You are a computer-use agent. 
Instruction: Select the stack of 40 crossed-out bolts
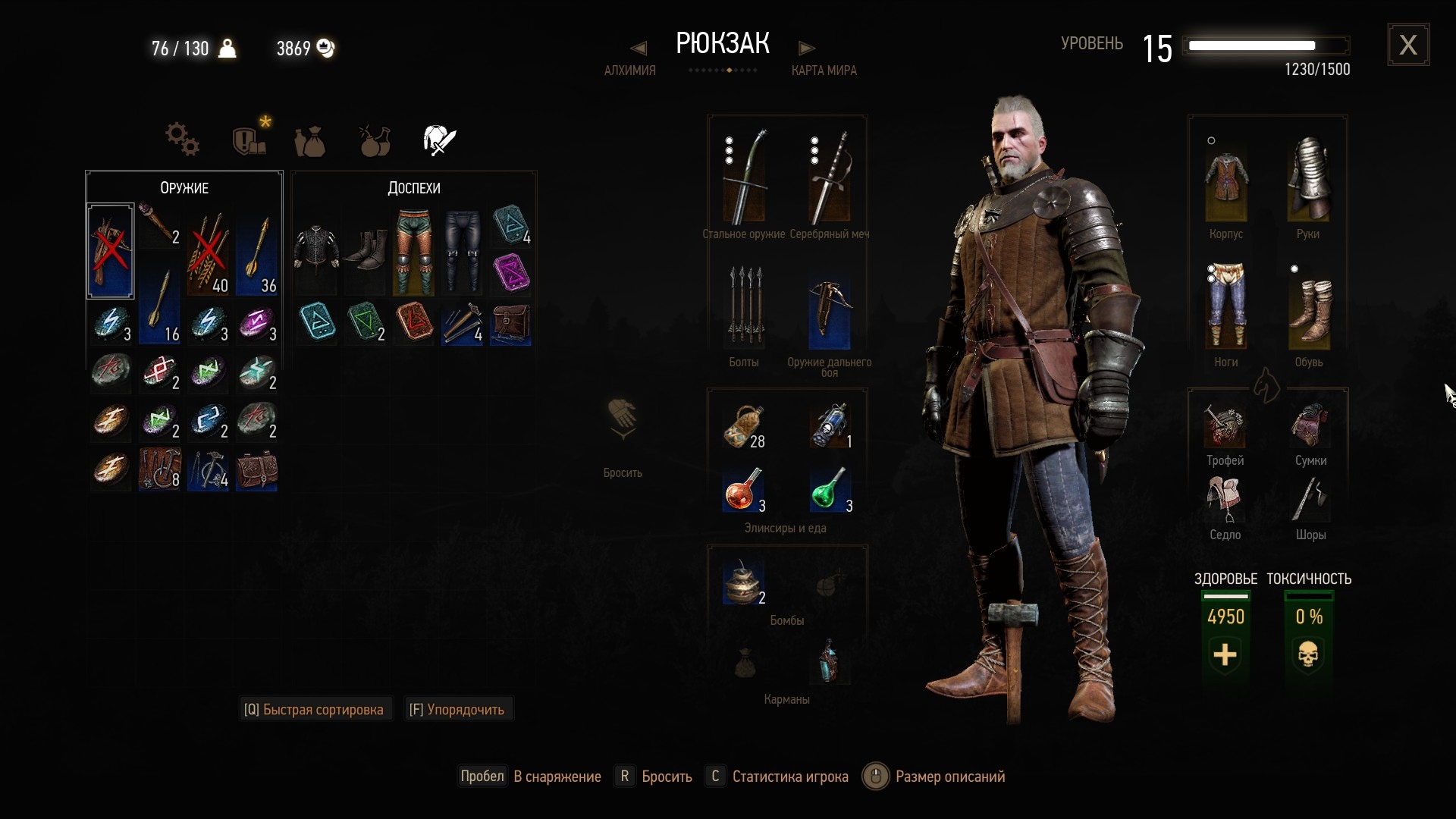click(x=208, y=253)
